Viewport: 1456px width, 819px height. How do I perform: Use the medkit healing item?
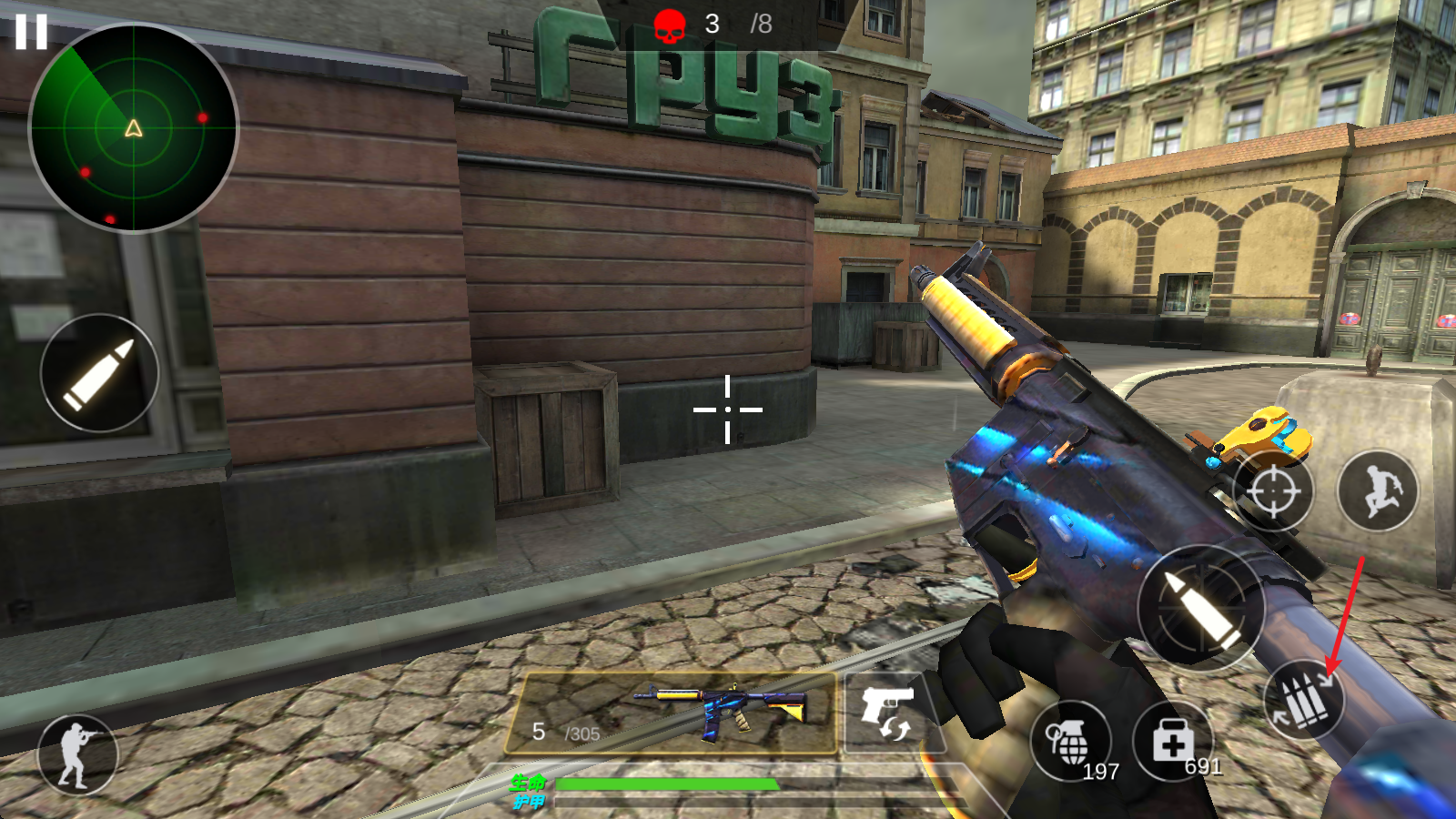tap(1172, 742)
